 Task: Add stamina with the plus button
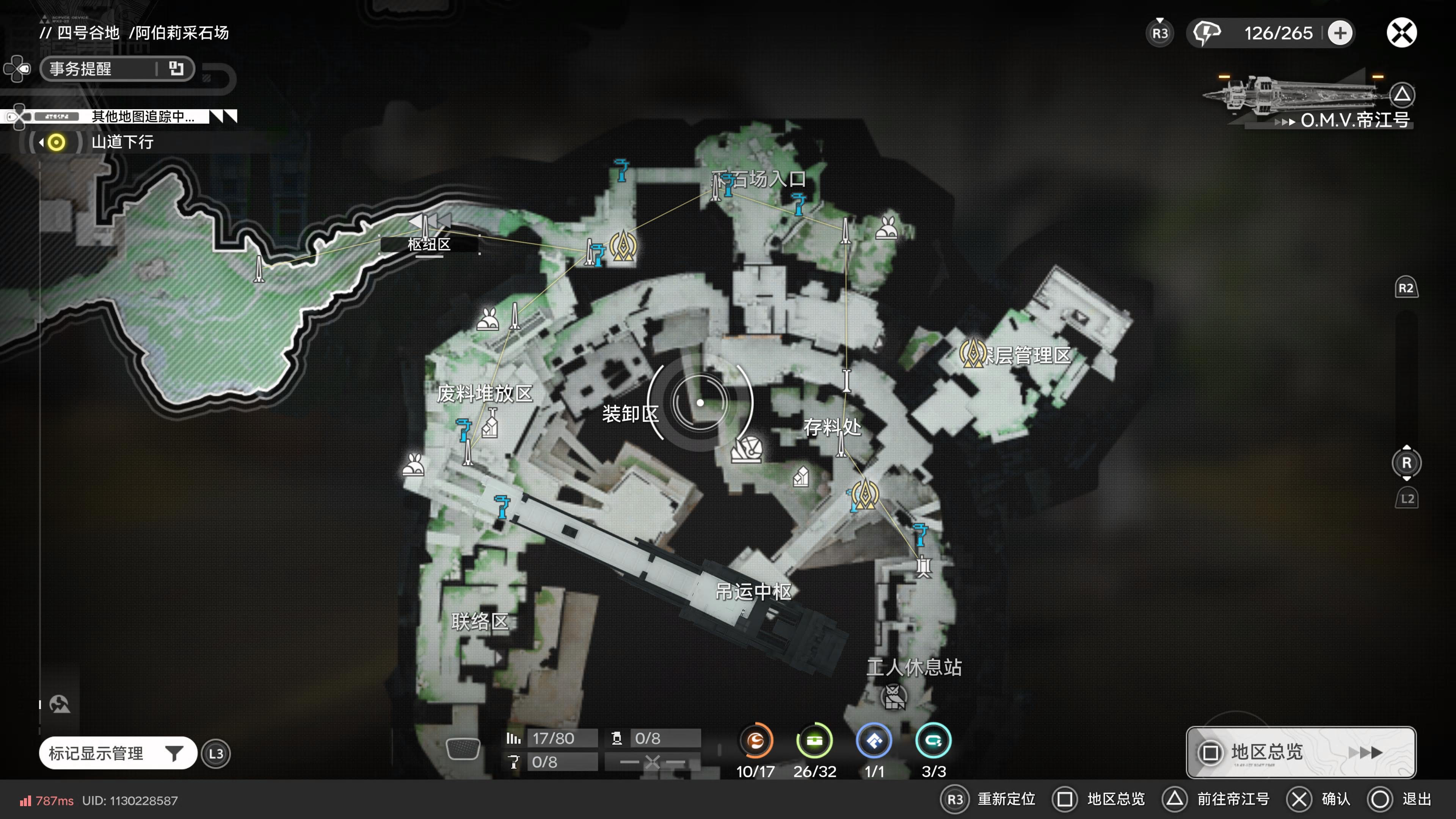click(1340, 33)
